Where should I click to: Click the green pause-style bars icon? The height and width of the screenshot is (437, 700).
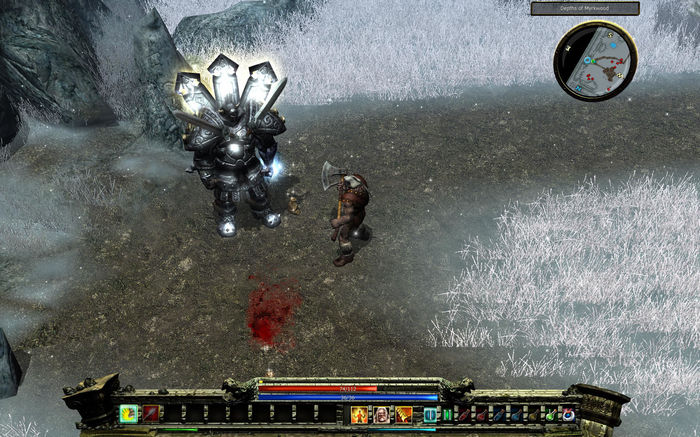(x=448, y=414)
